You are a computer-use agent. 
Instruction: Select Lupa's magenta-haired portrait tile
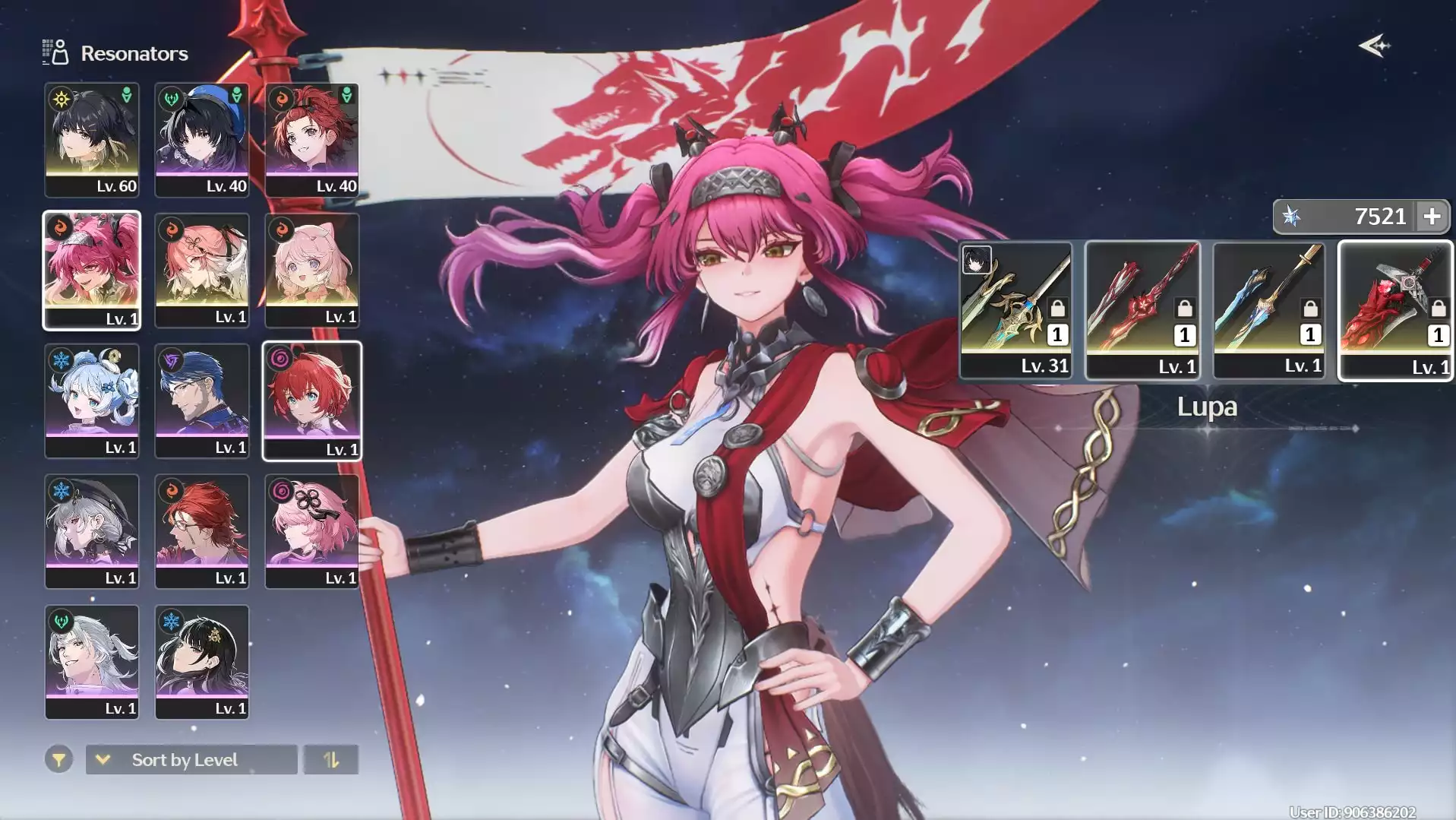92,271
